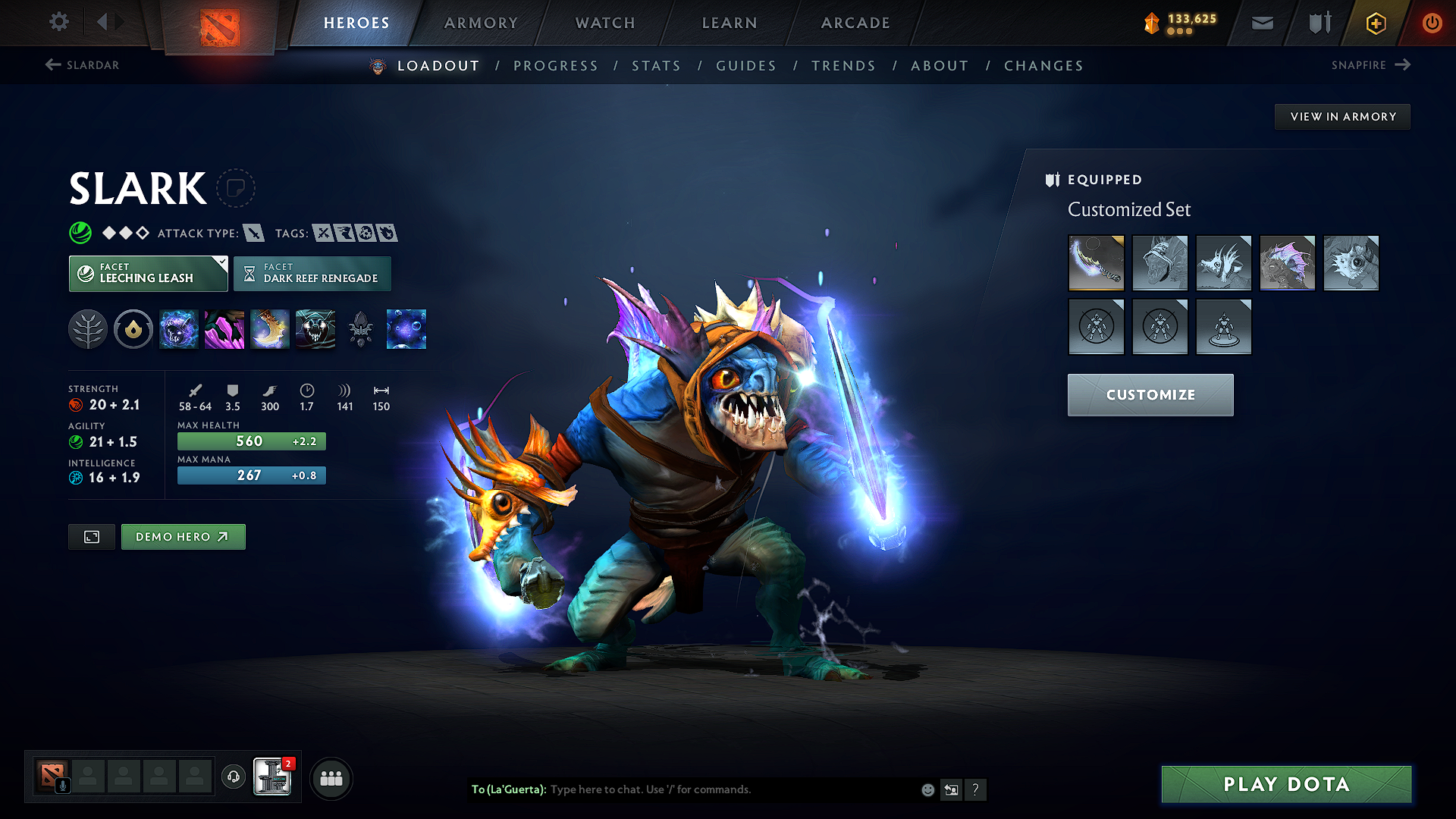Open the STATS page for Slark
The width and height of the screenshot is (1456, 819).
[657, 65]
